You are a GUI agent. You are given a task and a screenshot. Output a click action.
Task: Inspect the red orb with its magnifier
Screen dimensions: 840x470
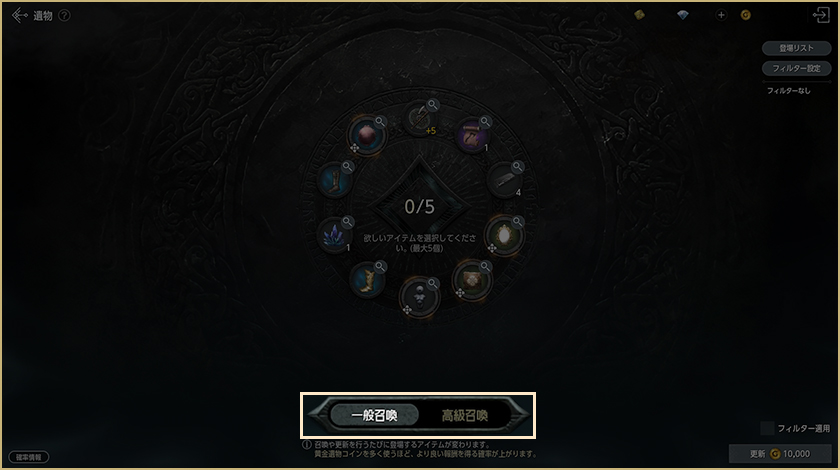[x=380, y=121]
